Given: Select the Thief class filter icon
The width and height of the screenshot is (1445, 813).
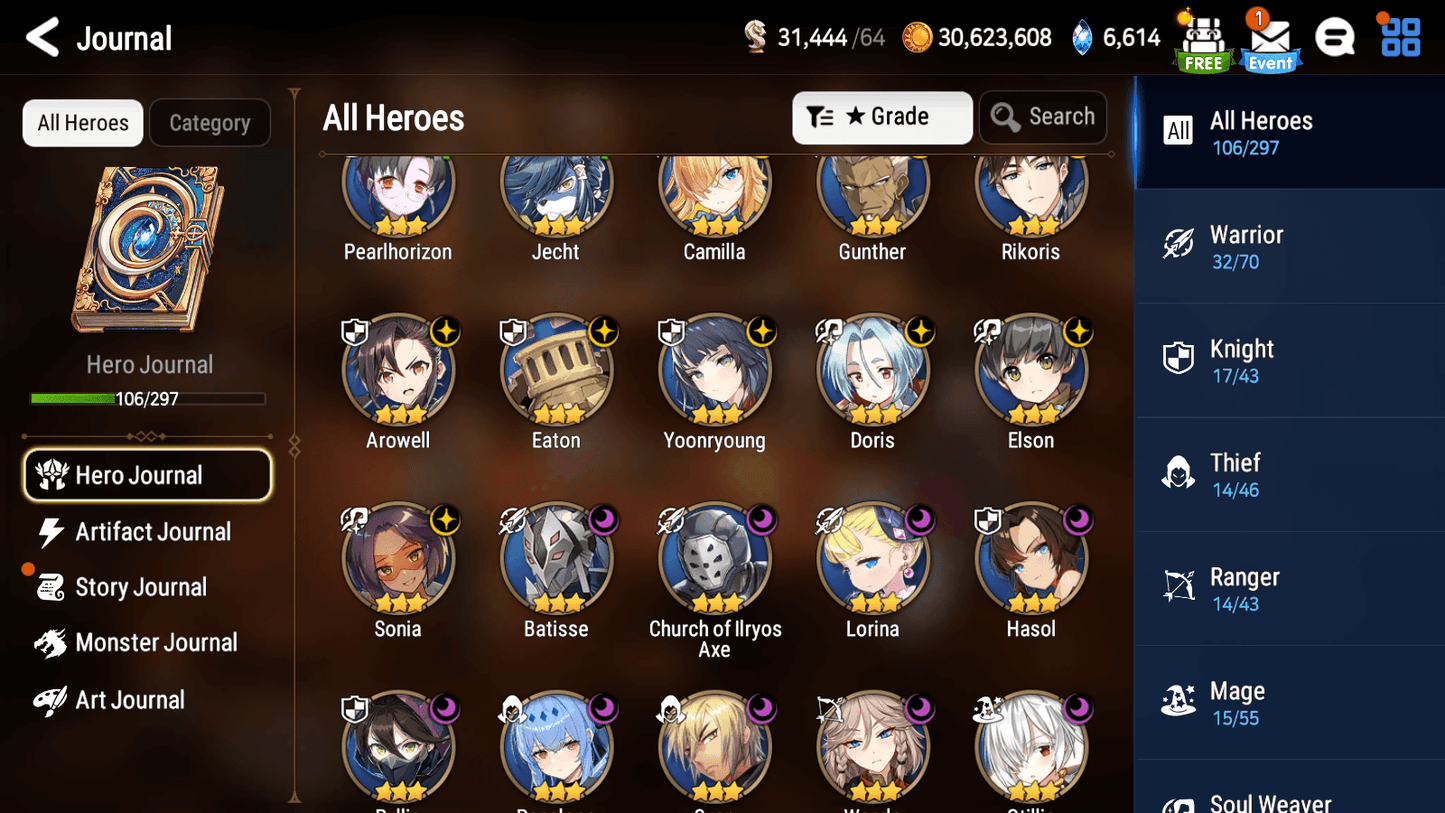Looking at the screenshot, I should point(1178,473).
